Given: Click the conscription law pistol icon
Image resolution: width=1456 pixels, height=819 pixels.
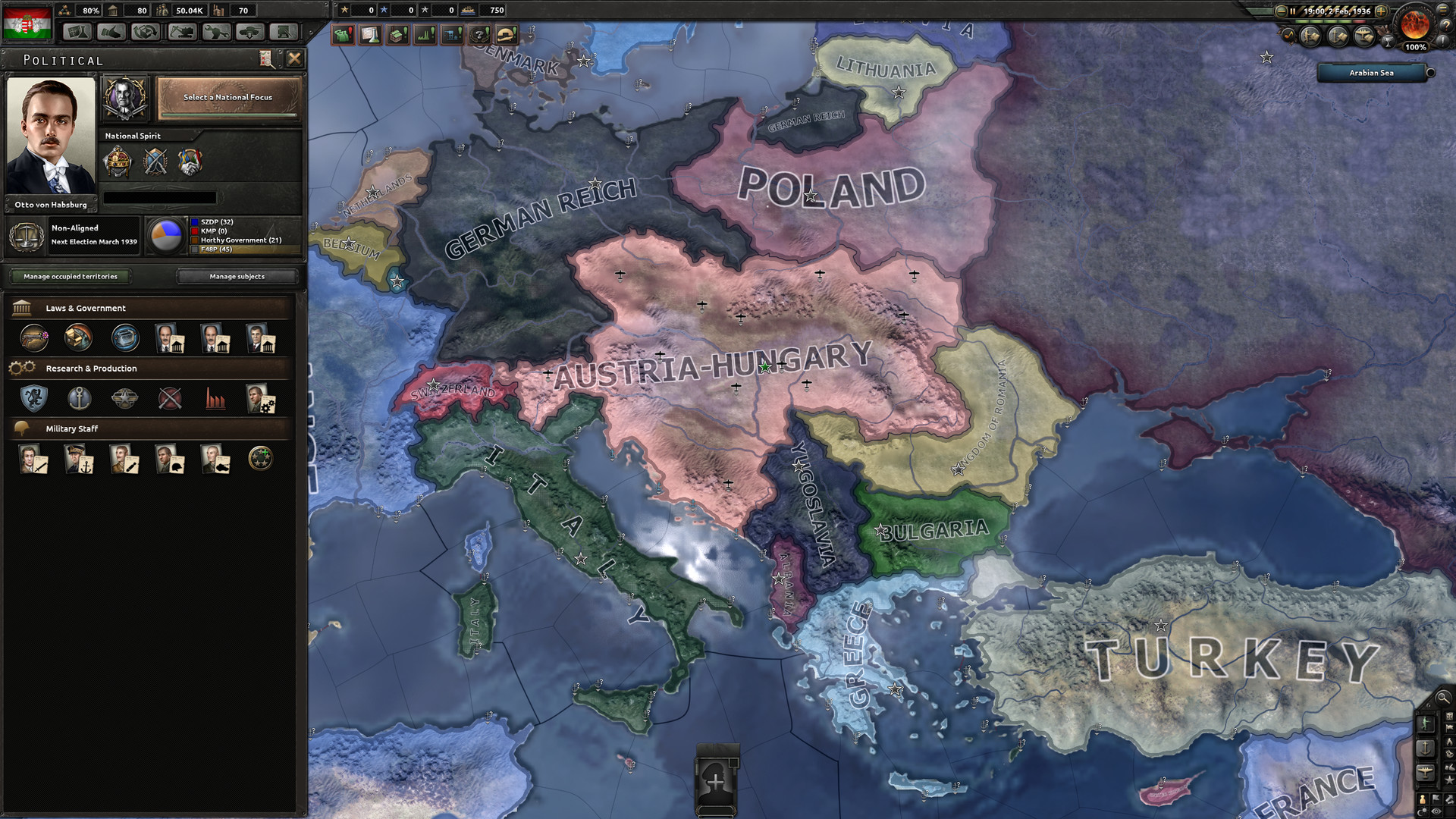Looking at the screenshot, I should 33,338.
